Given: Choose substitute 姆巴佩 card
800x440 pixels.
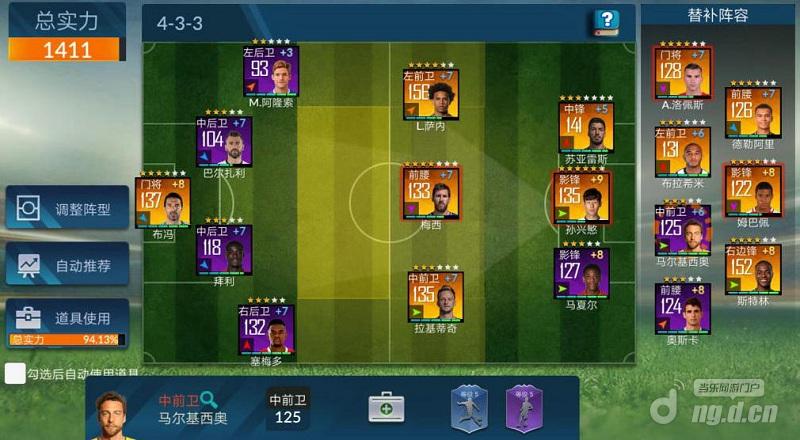Looking at the screenshot, I should click(x=752, y=191).
